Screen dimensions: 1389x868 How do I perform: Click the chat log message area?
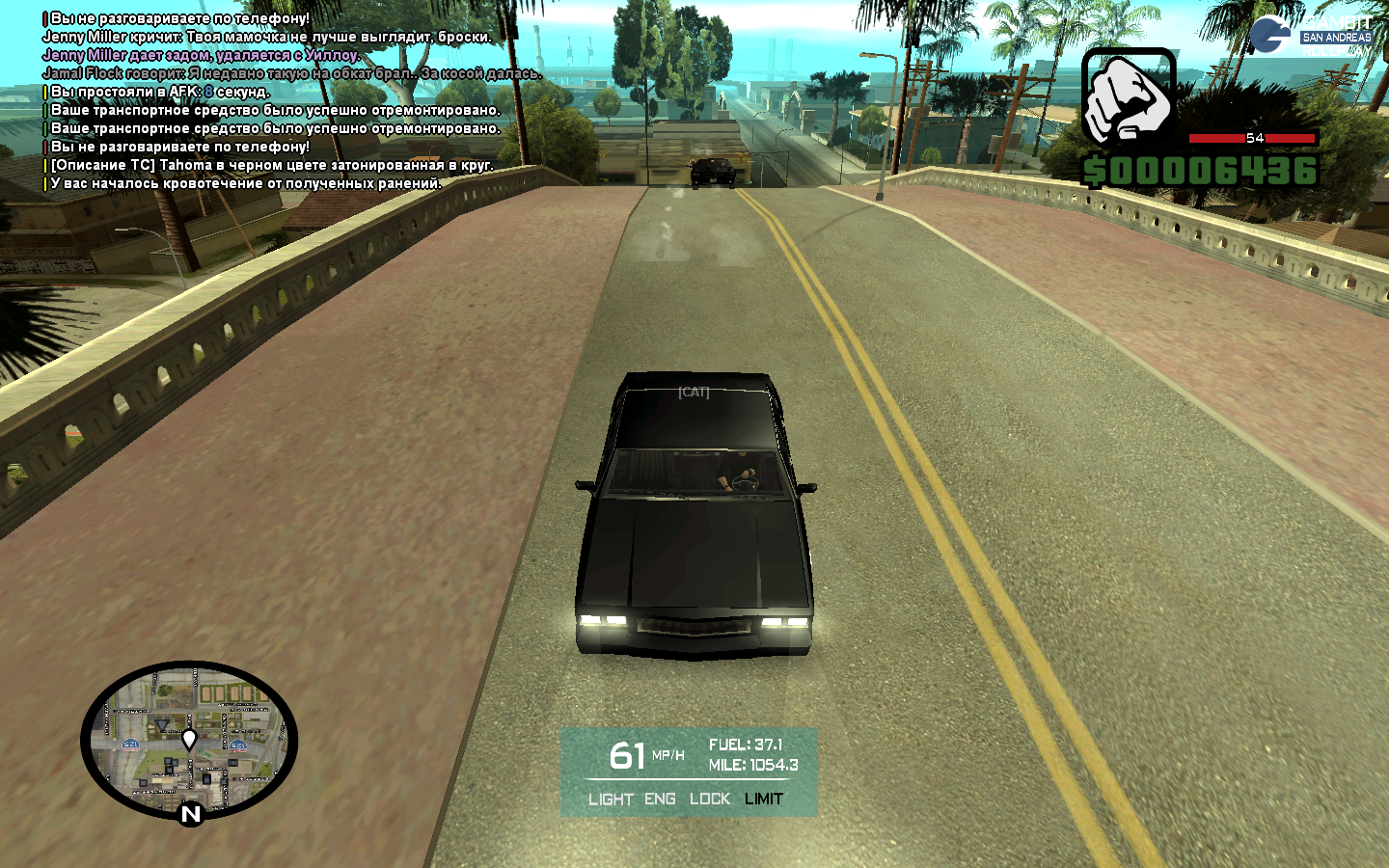289,101
